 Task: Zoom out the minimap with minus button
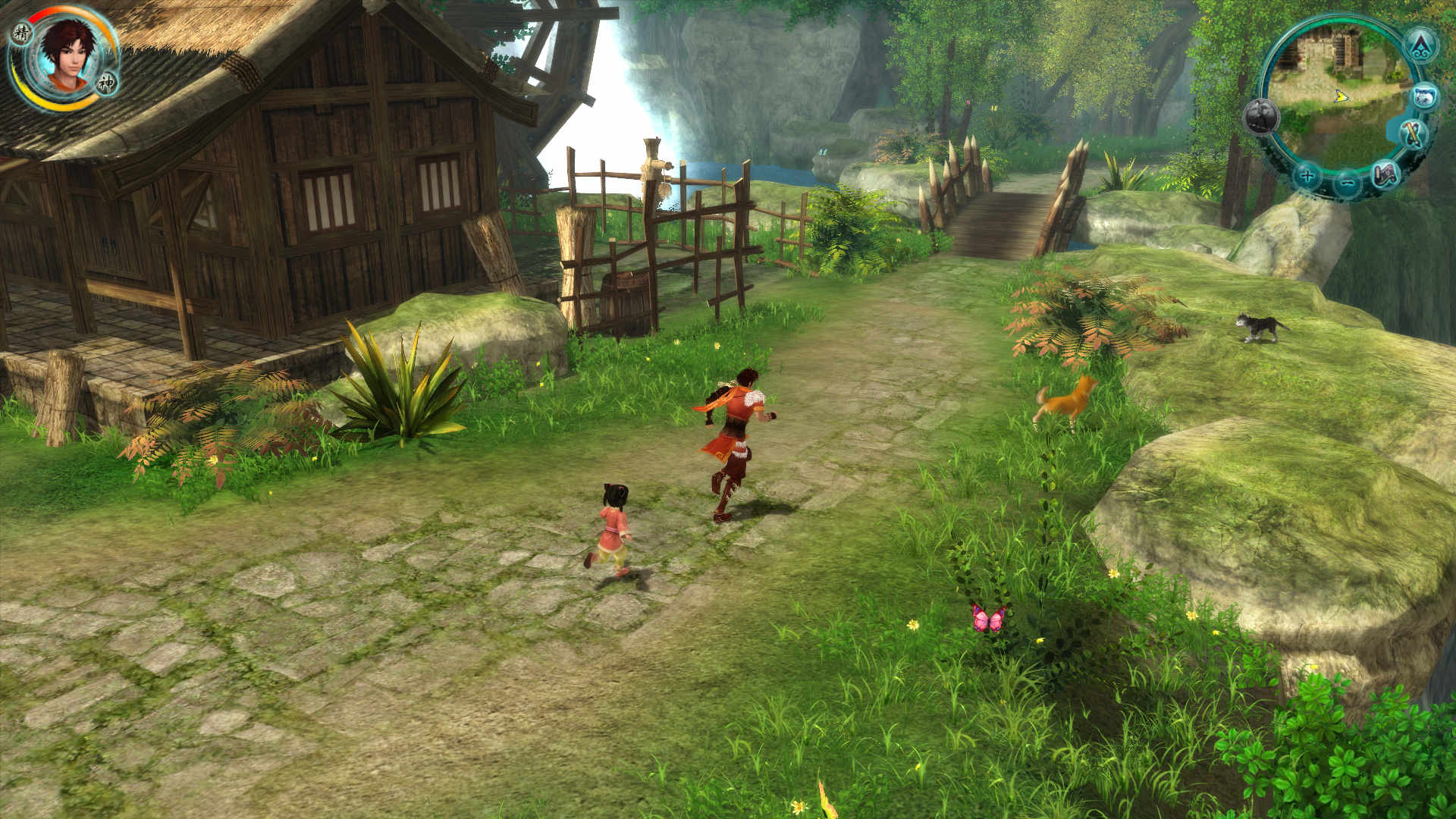click(x=1347, y=182)
